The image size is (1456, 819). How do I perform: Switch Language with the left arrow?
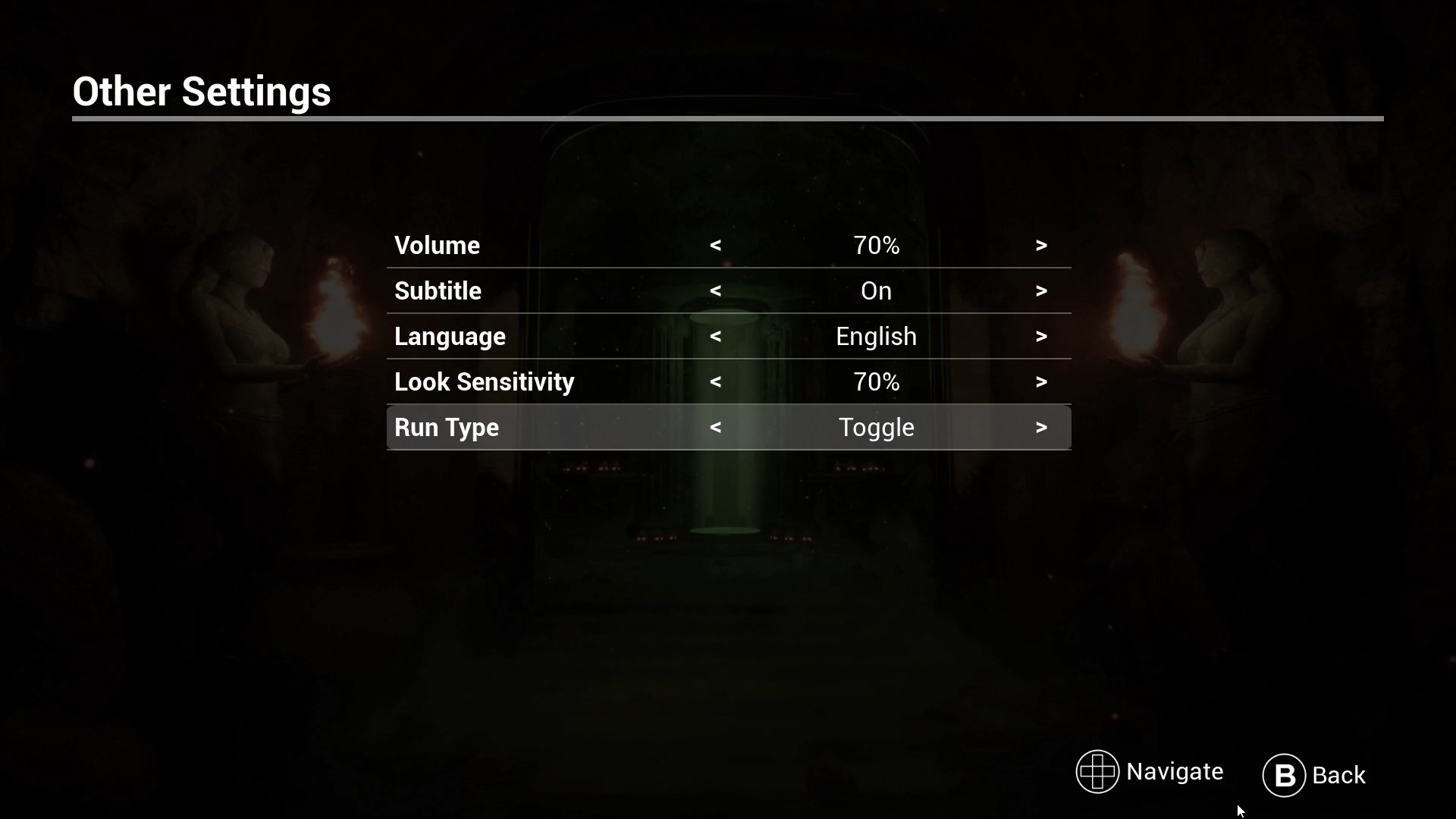[715, 336]
